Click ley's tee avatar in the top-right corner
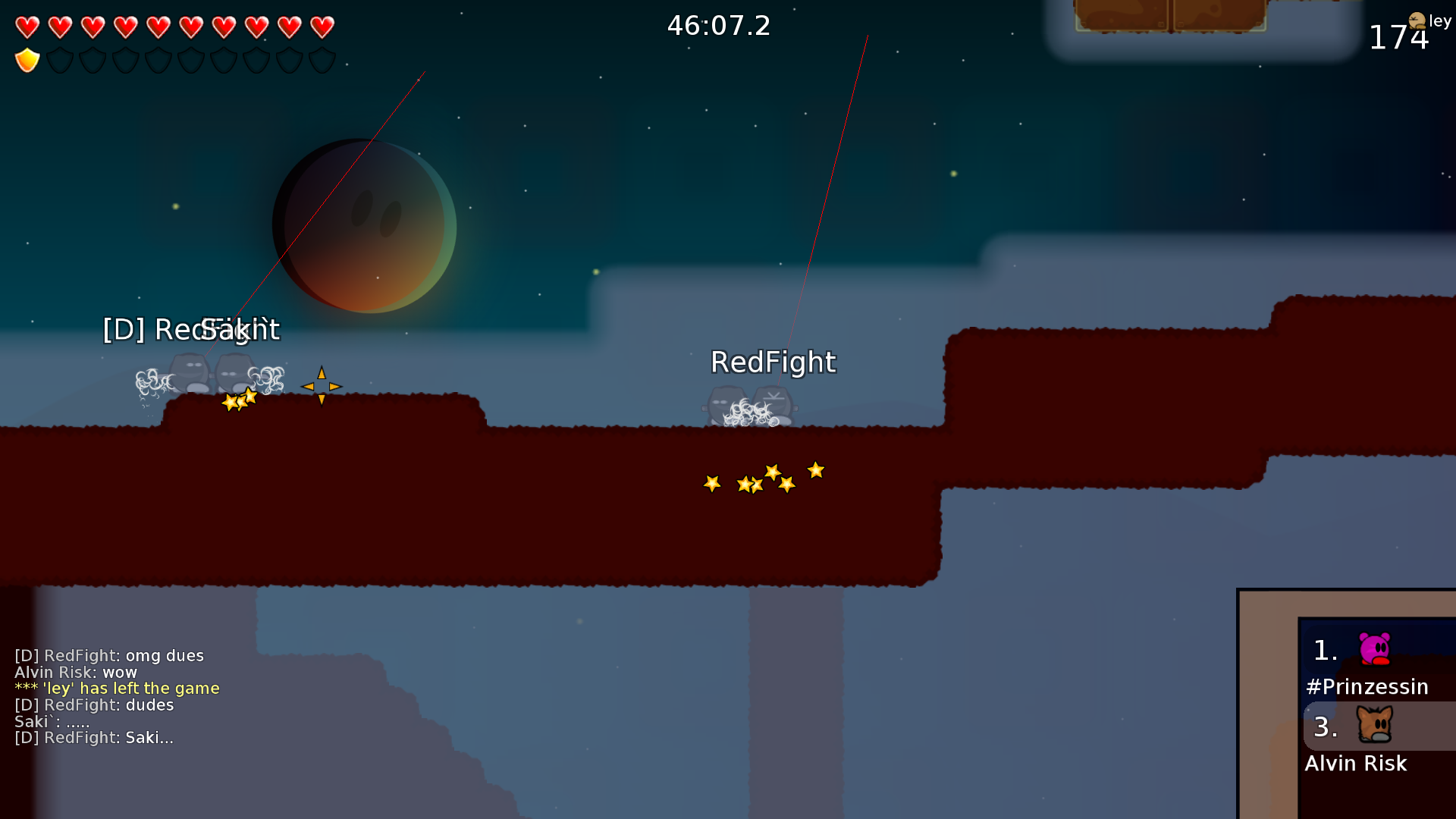 click(1417, 21)
